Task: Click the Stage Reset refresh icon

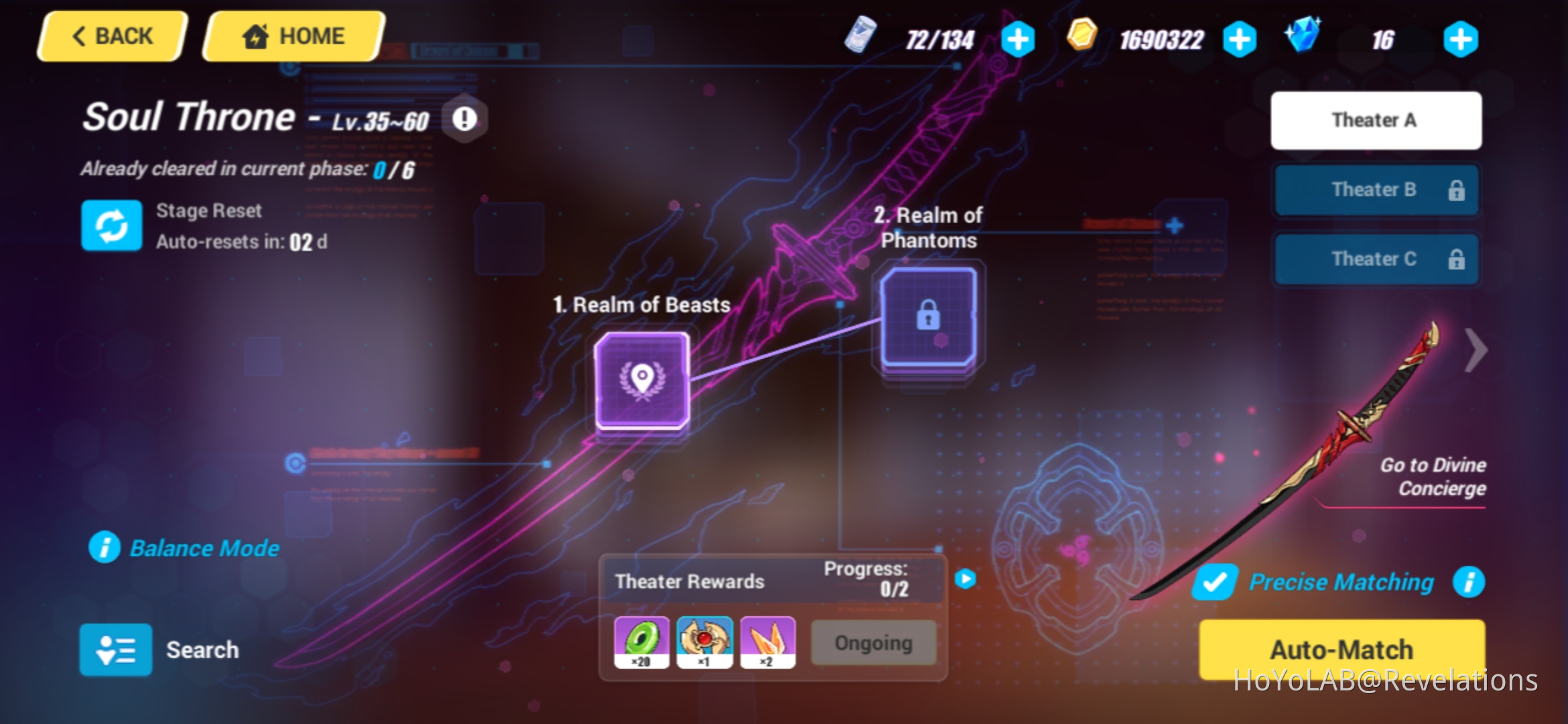Action: pos(111,225)
